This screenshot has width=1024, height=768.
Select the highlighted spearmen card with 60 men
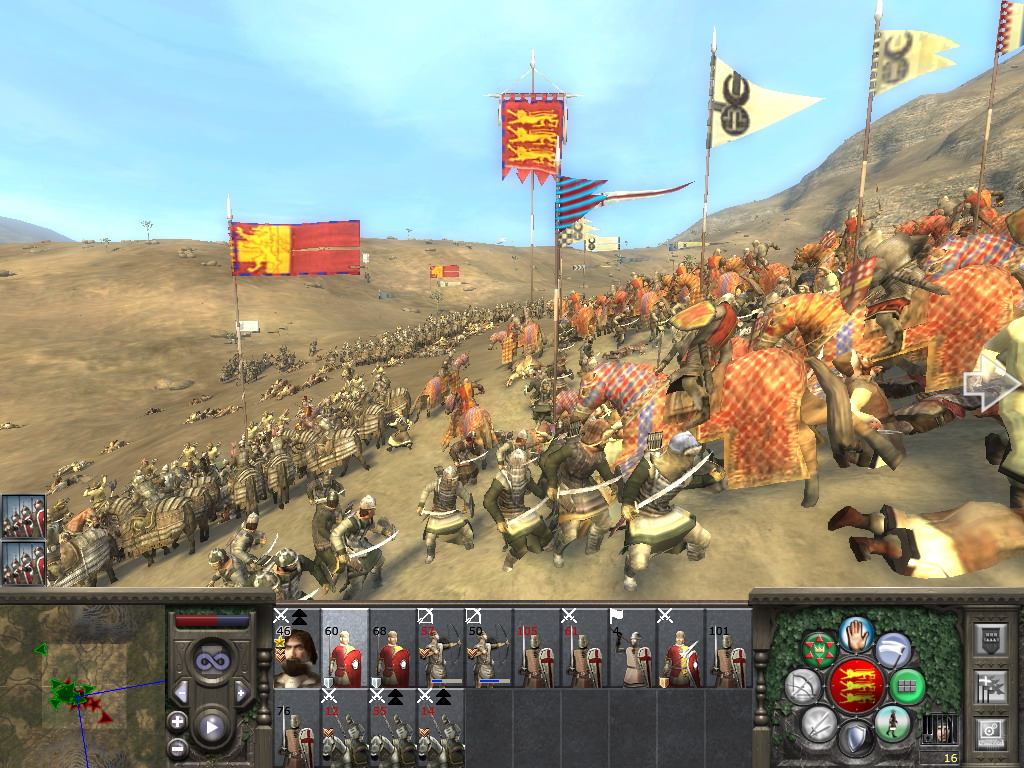pyautogui.click(x=344, y=648)
